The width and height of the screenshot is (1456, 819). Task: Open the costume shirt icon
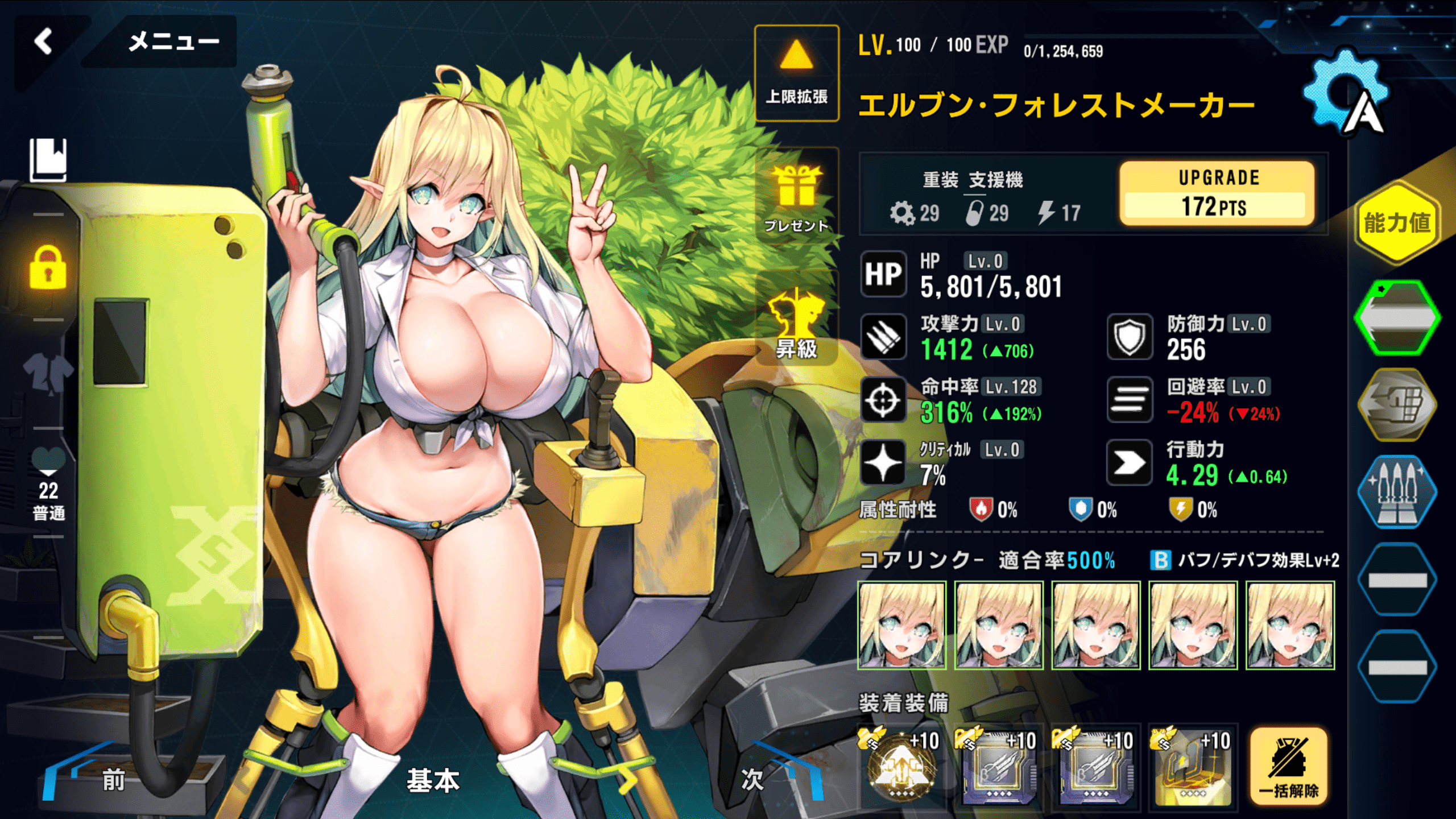[48, 373]
